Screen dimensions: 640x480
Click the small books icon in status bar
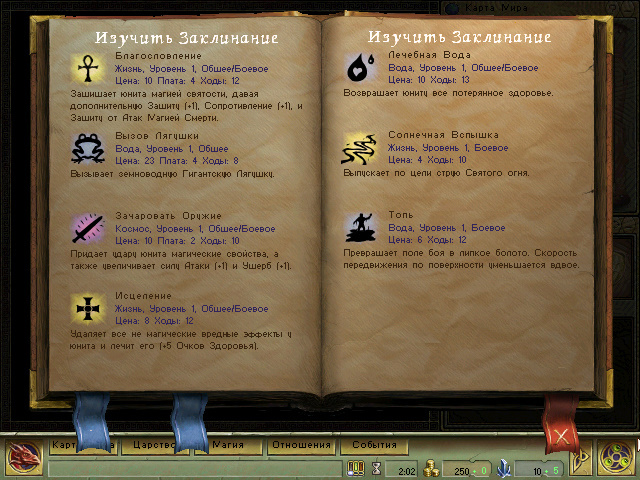(356, 468)
